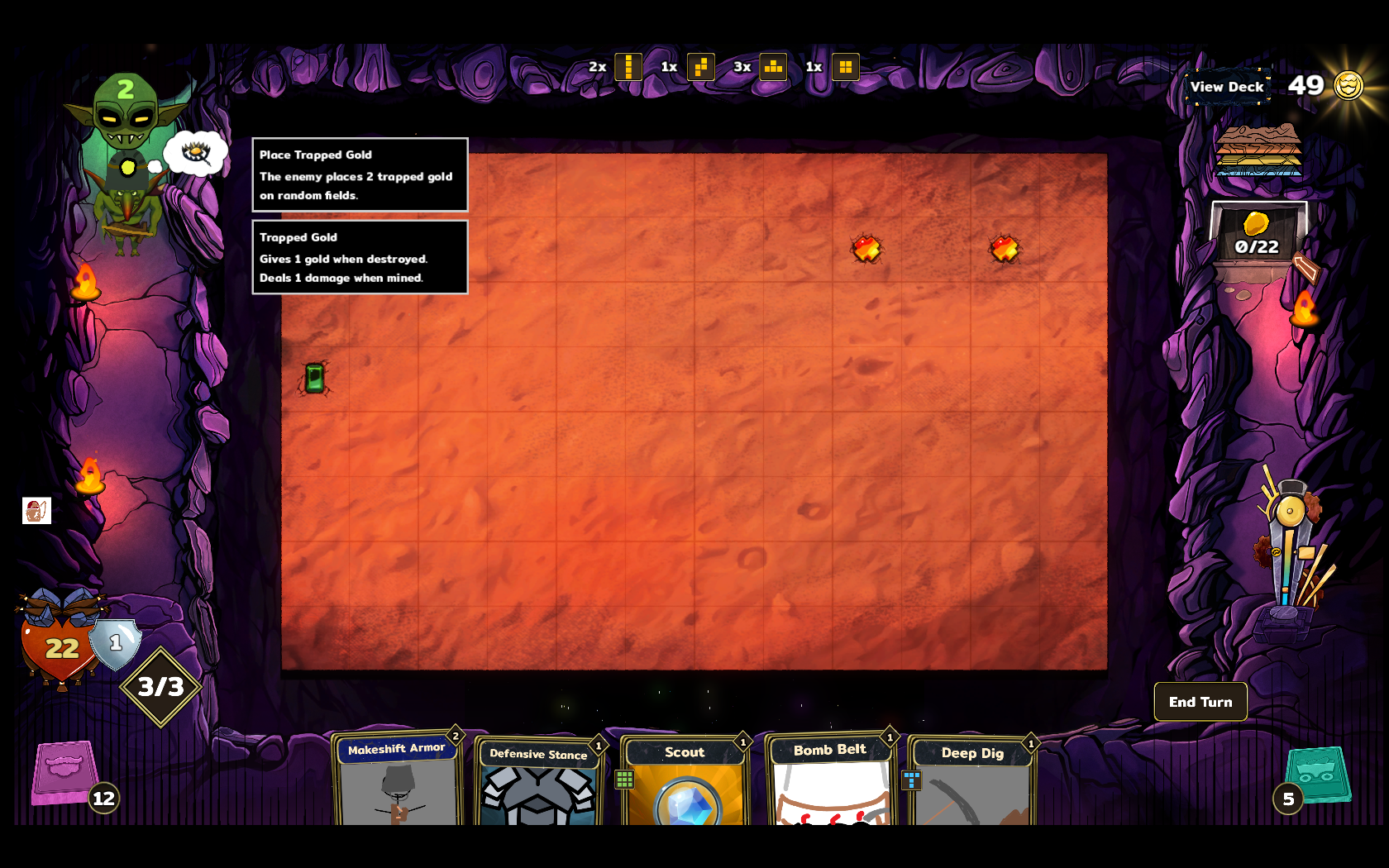Choose the Defensive Stance card

[x=539, y=784]
